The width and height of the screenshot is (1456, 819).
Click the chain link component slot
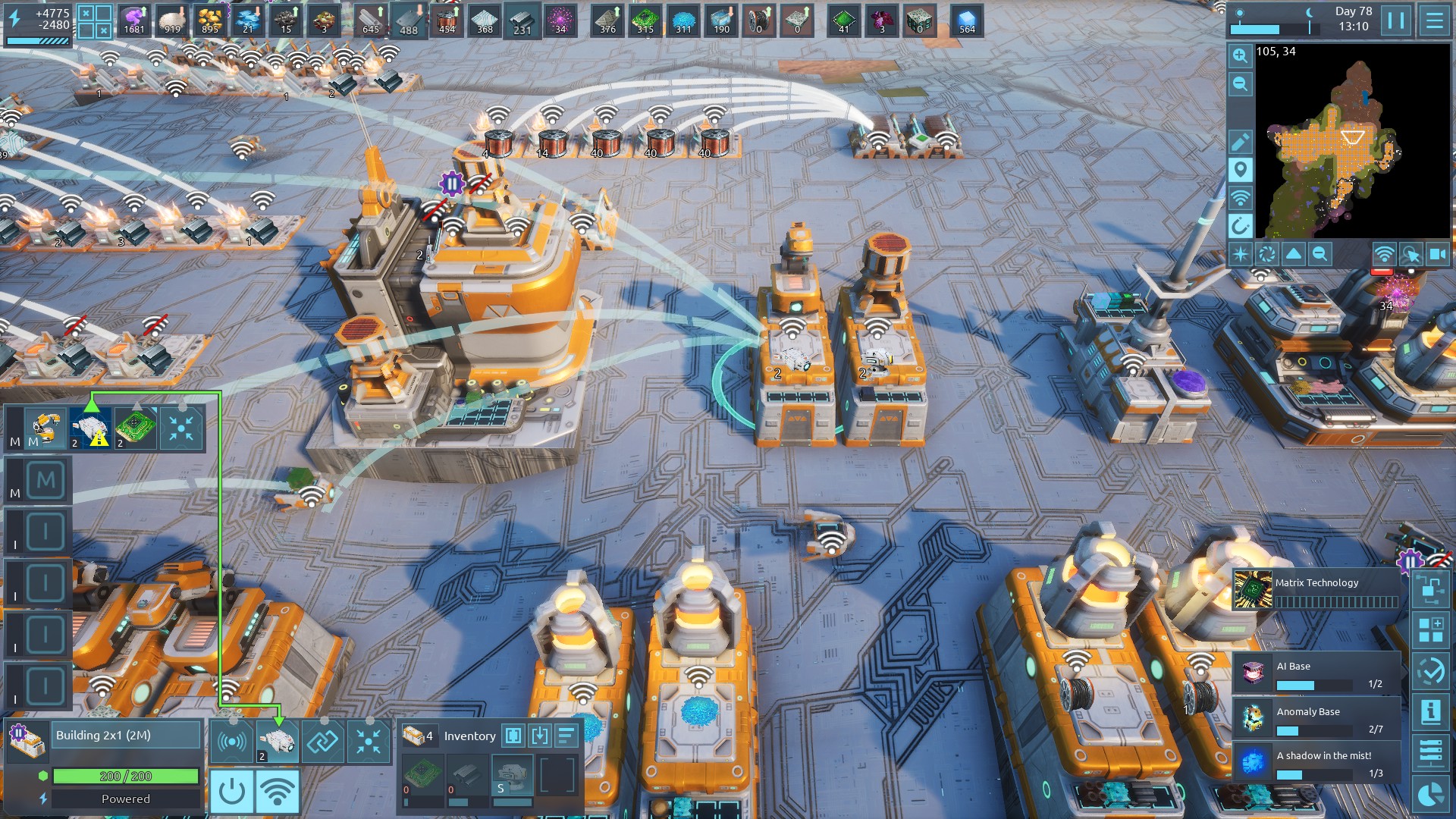[x=322, y=742]
